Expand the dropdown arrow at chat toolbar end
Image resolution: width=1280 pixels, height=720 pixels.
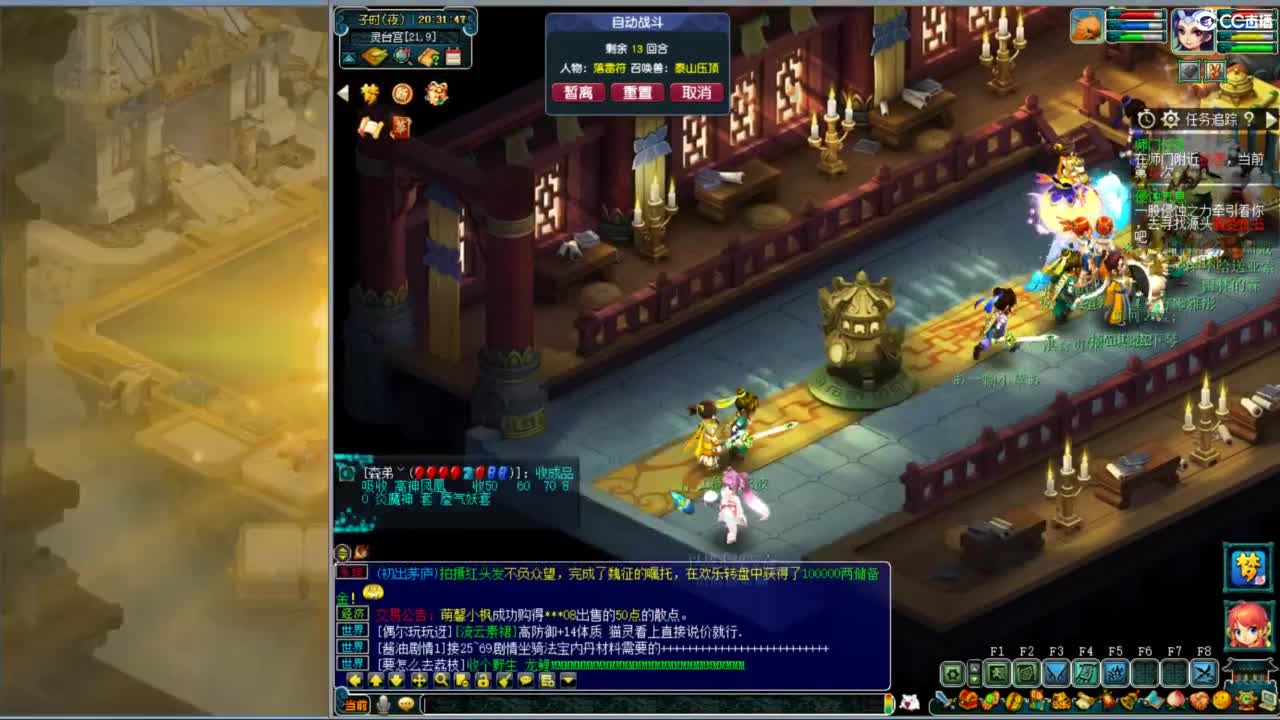point(567,681)
